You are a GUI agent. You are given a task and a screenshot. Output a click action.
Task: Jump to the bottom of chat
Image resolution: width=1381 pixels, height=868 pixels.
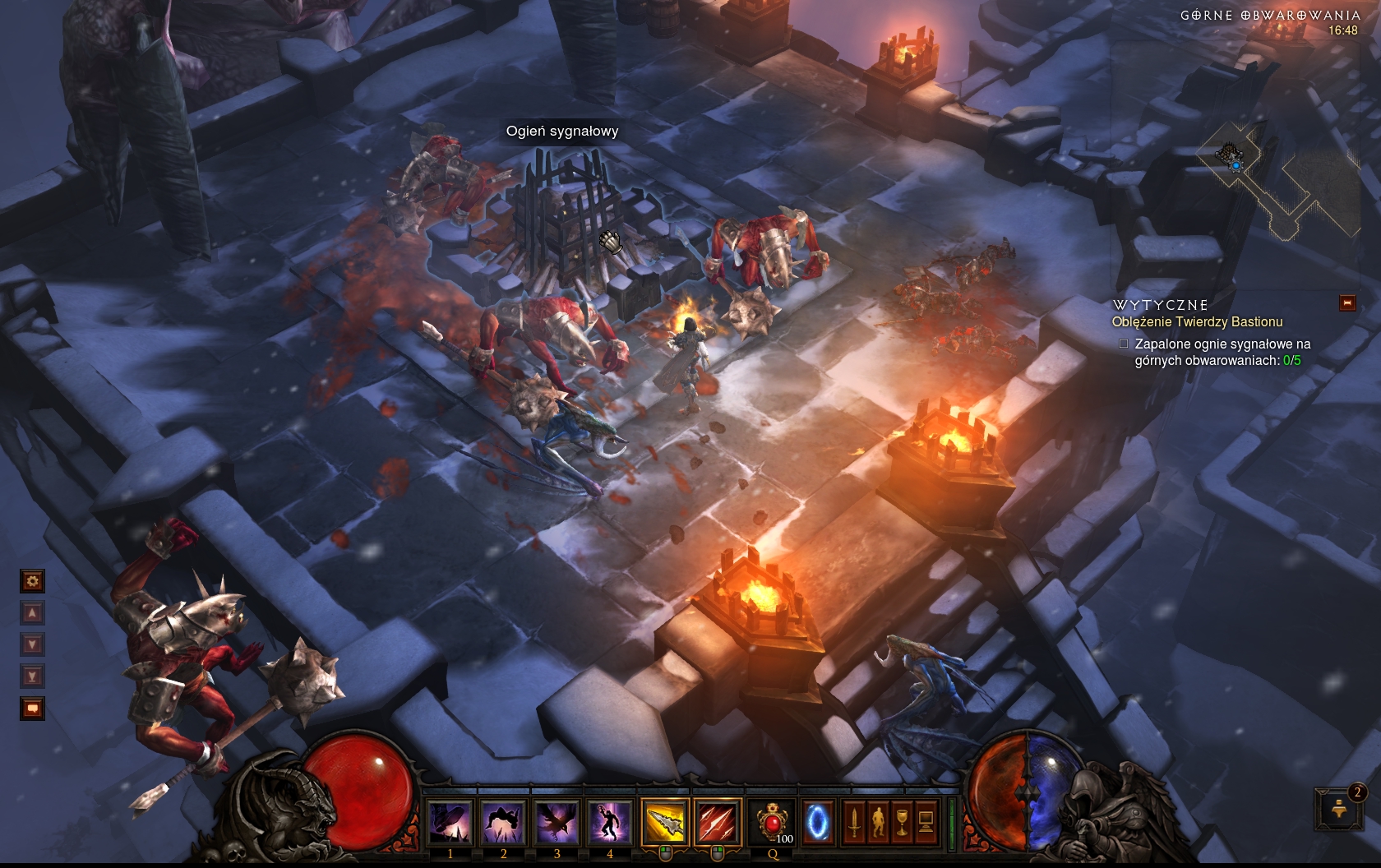32,676
